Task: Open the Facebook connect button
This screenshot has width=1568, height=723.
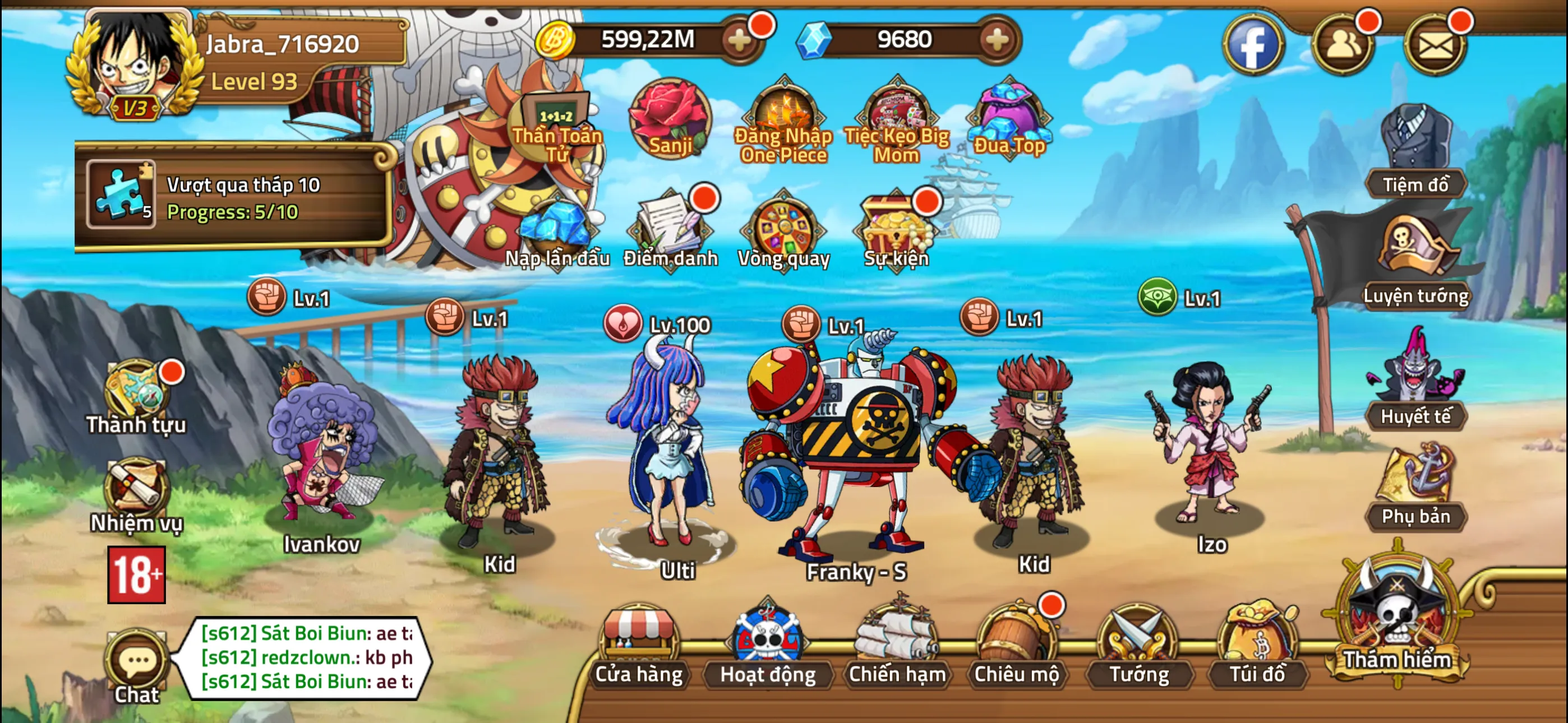Action: tap(1254, 45)
